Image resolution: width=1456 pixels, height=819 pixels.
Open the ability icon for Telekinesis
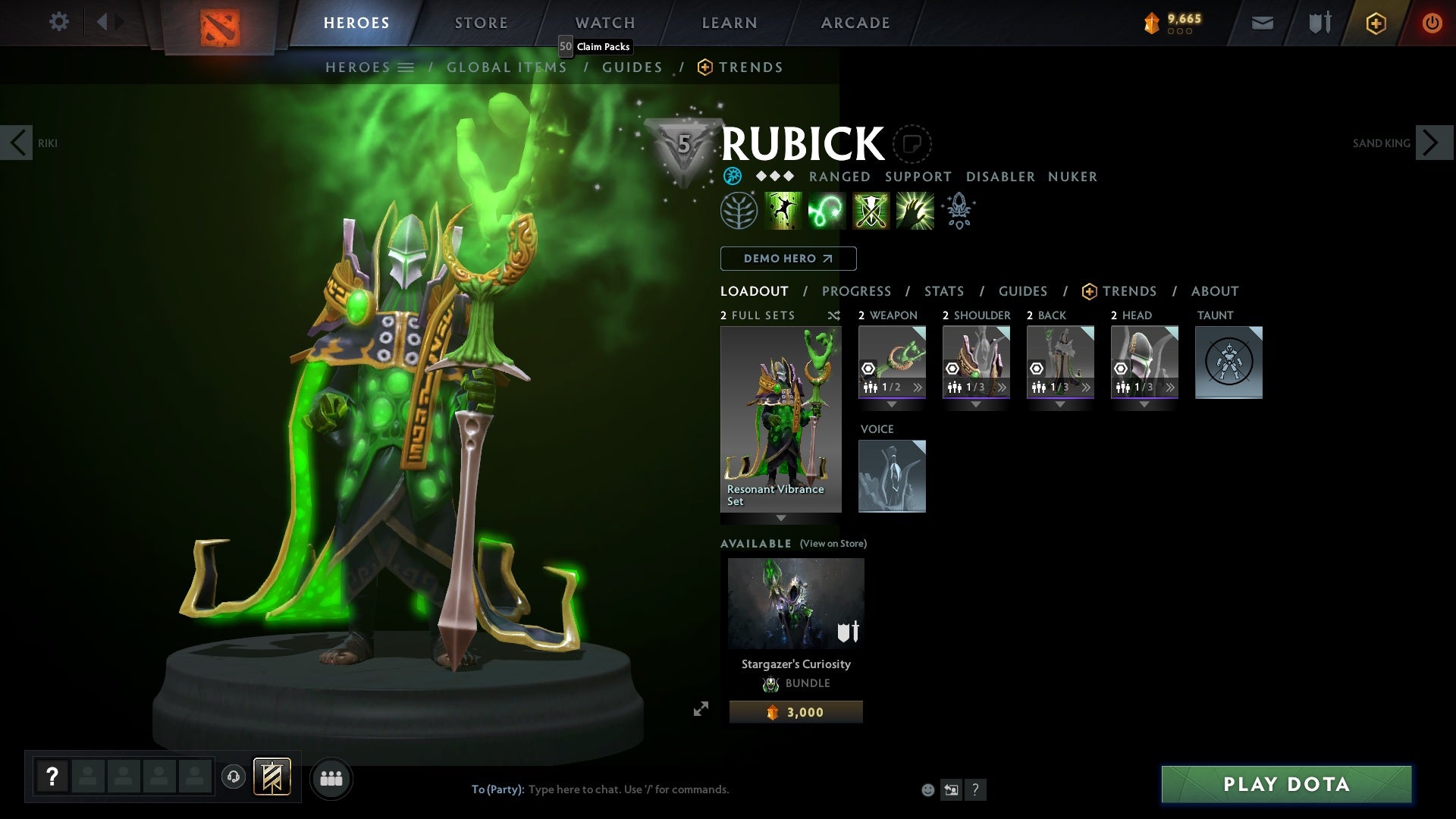point(783,211)
